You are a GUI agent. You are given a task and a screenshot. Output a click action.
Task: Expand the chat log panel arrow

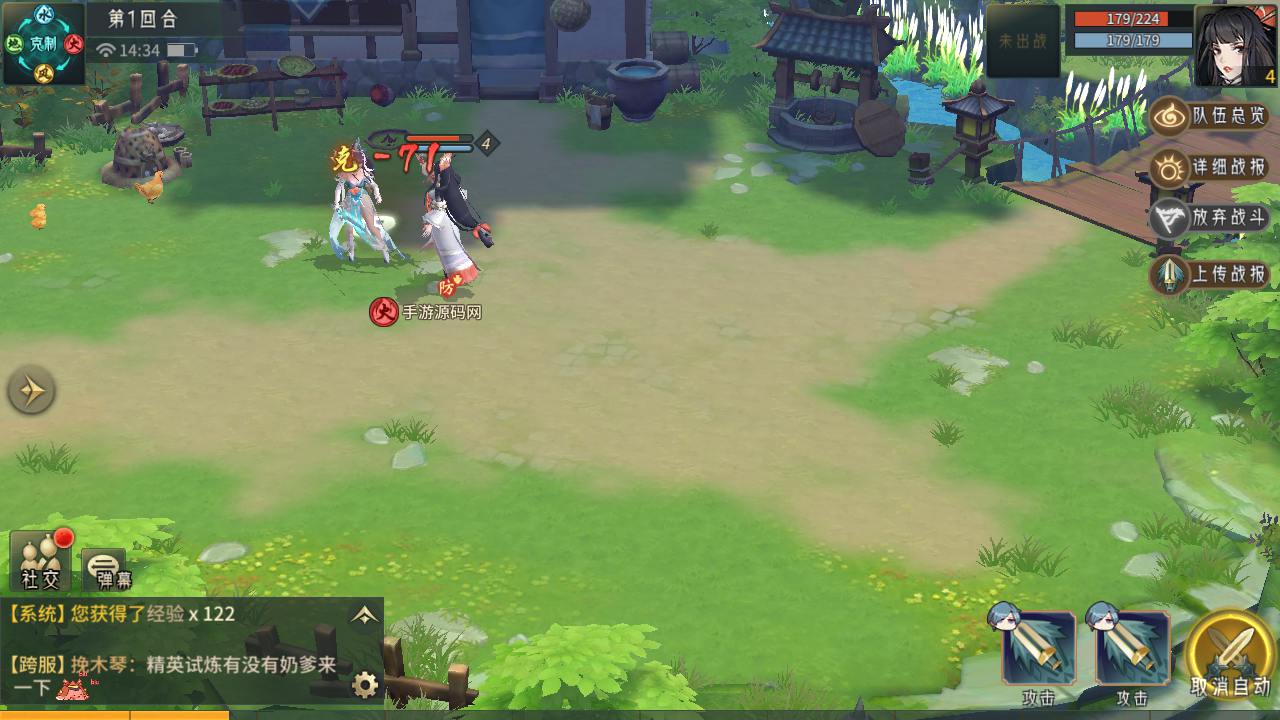pos(364,615)
